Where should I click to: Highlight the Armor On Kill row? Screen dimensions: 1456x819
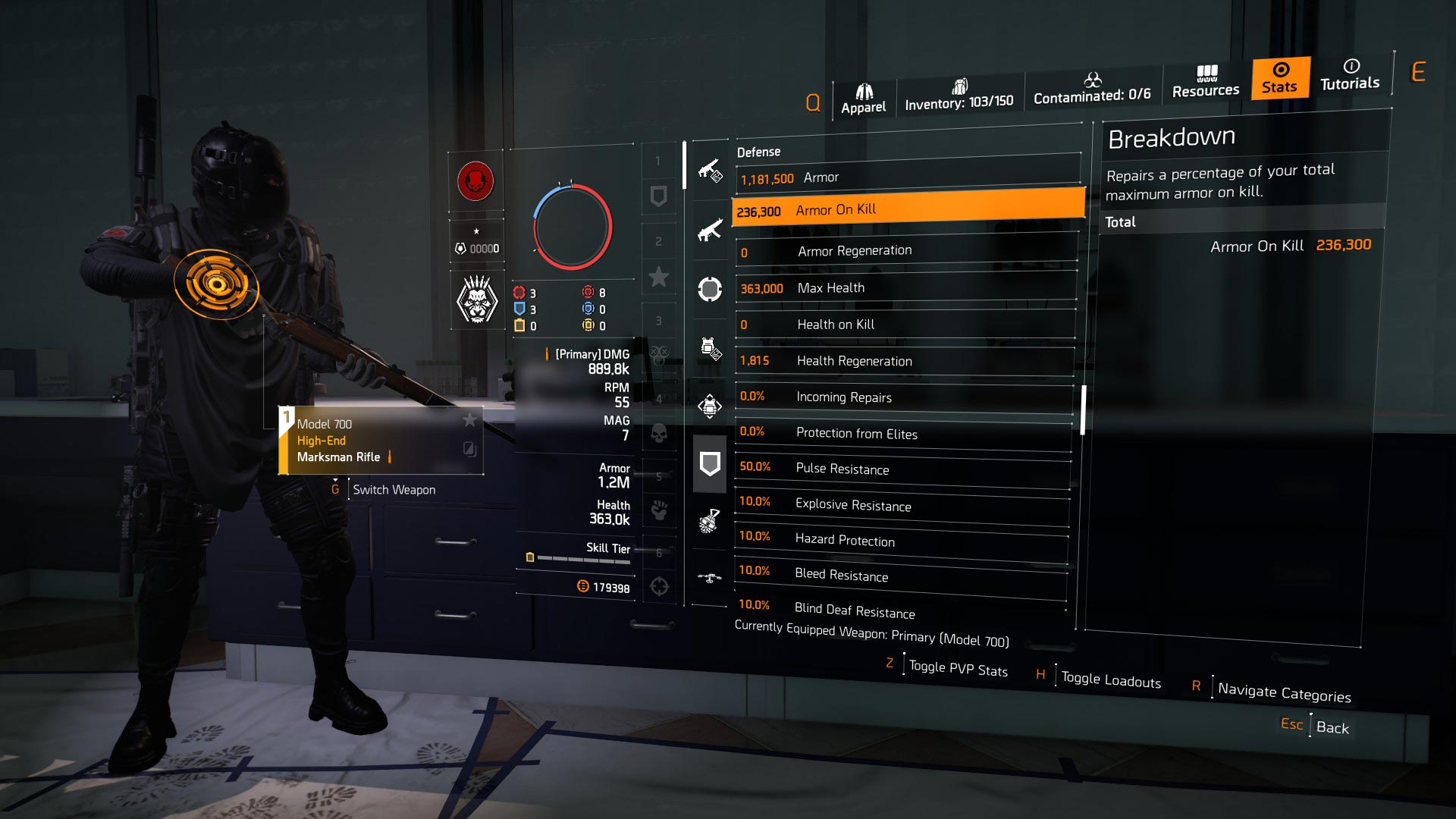point(907,210)
